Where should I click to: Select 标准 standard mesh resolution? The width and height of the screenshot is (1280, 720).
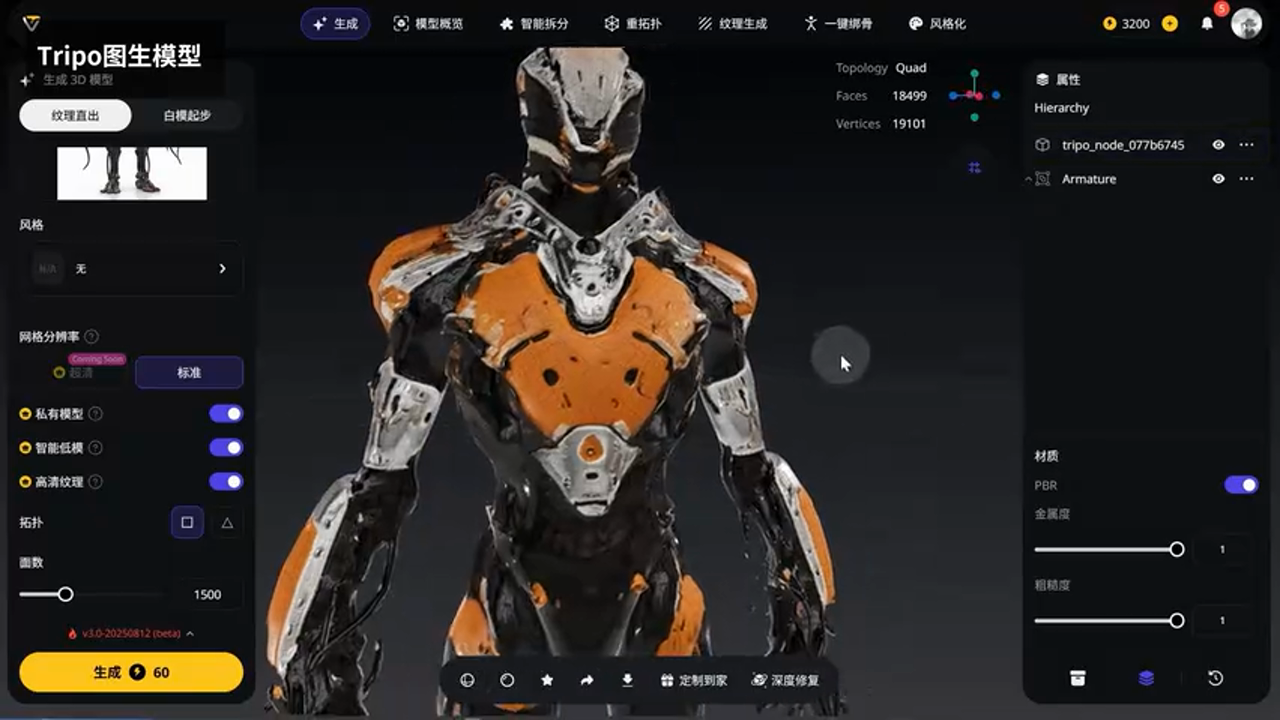(189, 372)
